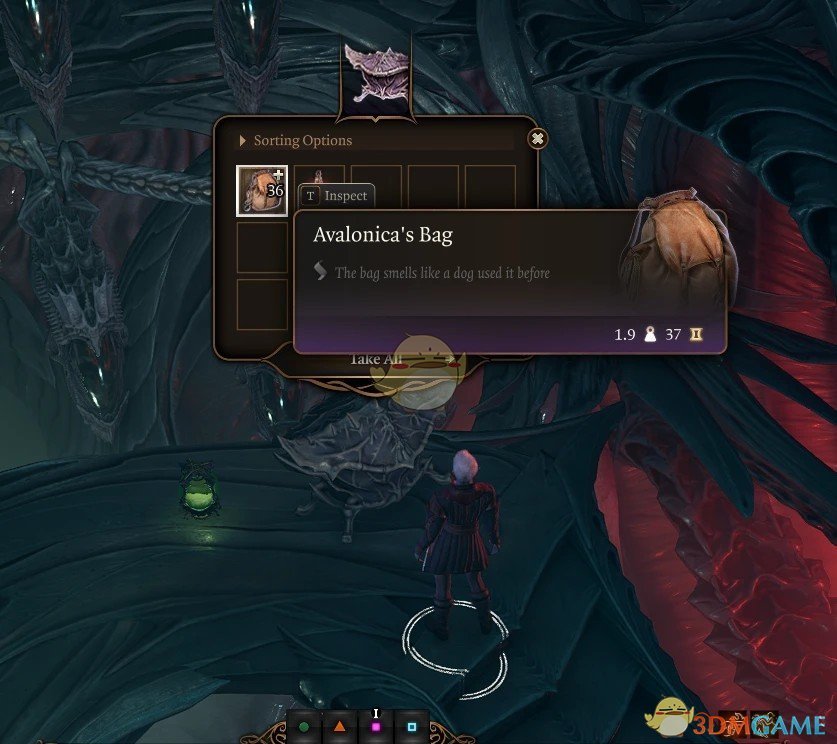Select the blue square resource icon
The image size is (837, 744).
click(412, 726)
